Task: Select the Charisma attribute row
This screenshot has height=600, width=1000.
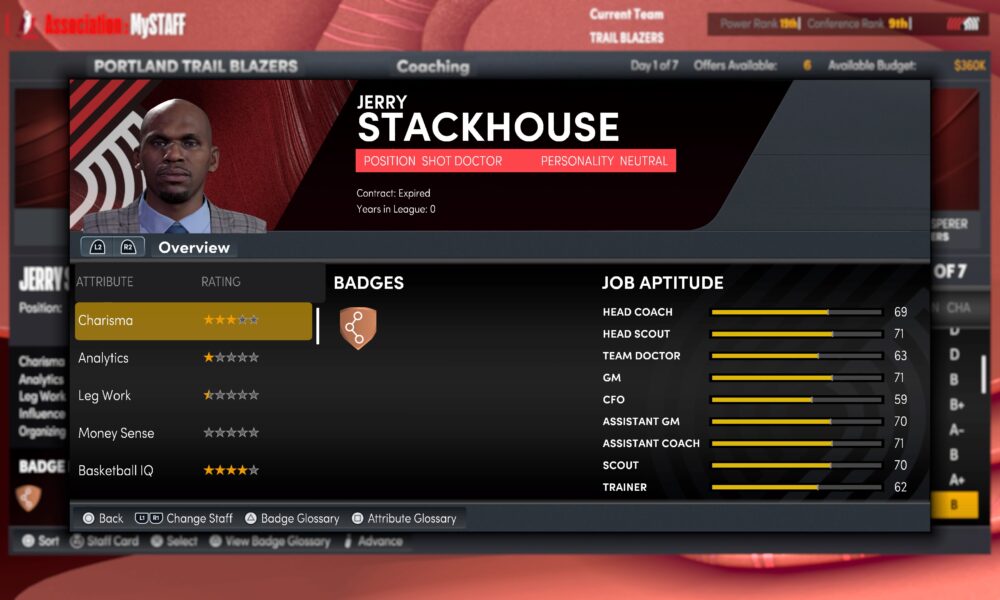Action: tap(193, 321)
